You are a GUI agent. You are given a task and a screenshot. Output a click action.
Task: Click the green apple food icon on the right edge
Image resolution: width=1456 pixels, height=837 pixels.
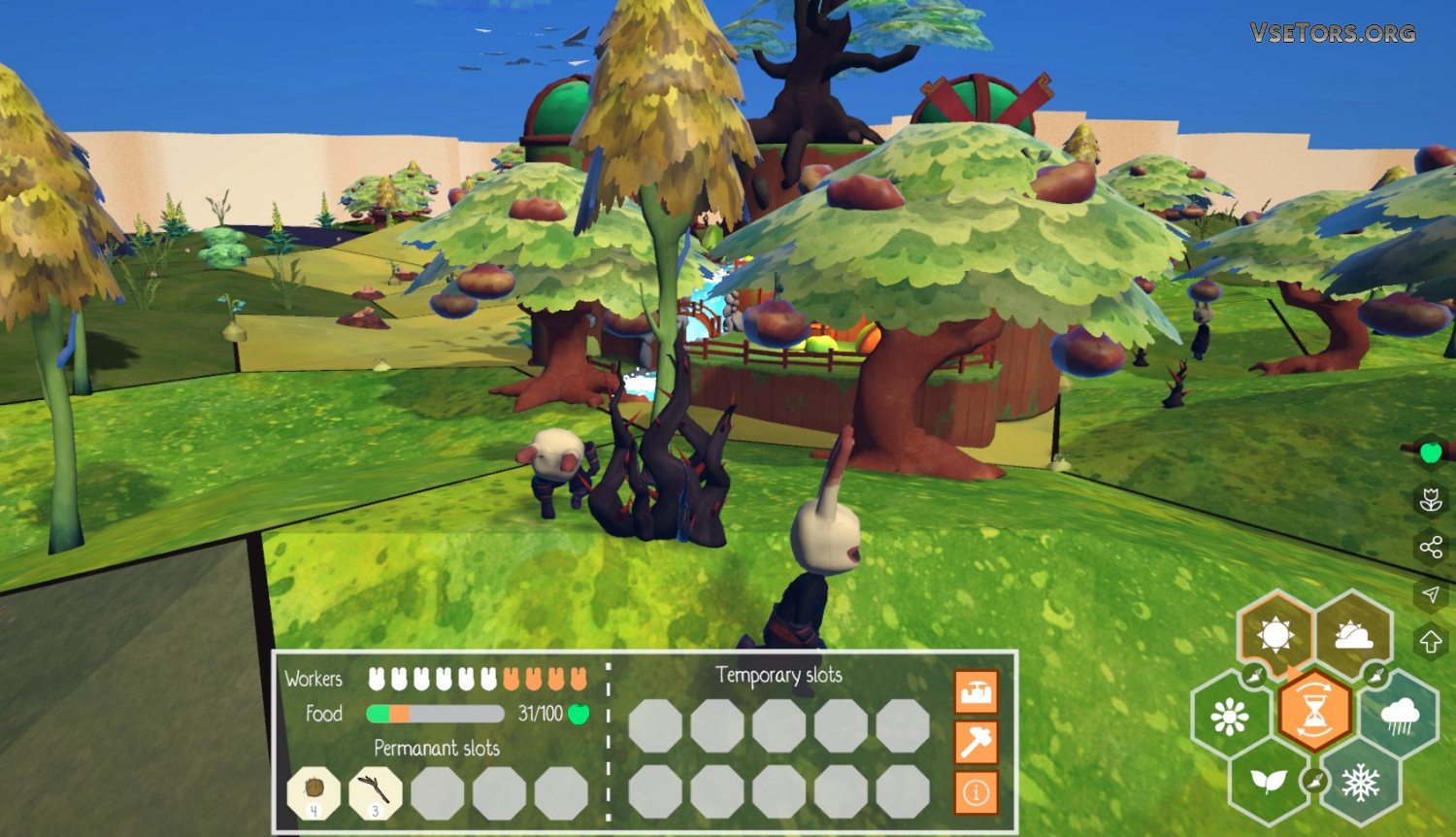(x=1430, y=452)
